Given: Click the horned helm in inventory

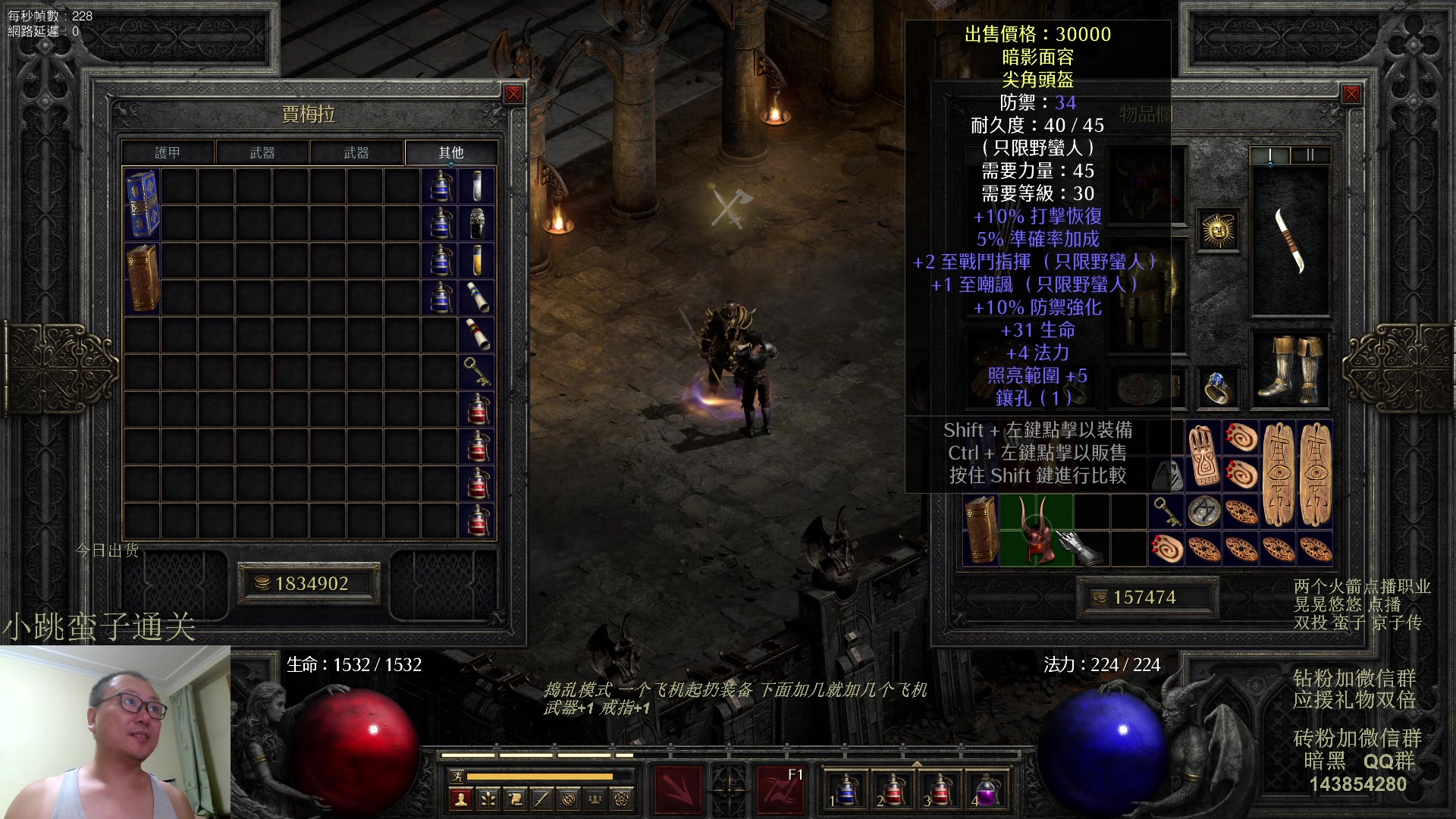Looking at the screenshot, I should tap(1036, 530).
